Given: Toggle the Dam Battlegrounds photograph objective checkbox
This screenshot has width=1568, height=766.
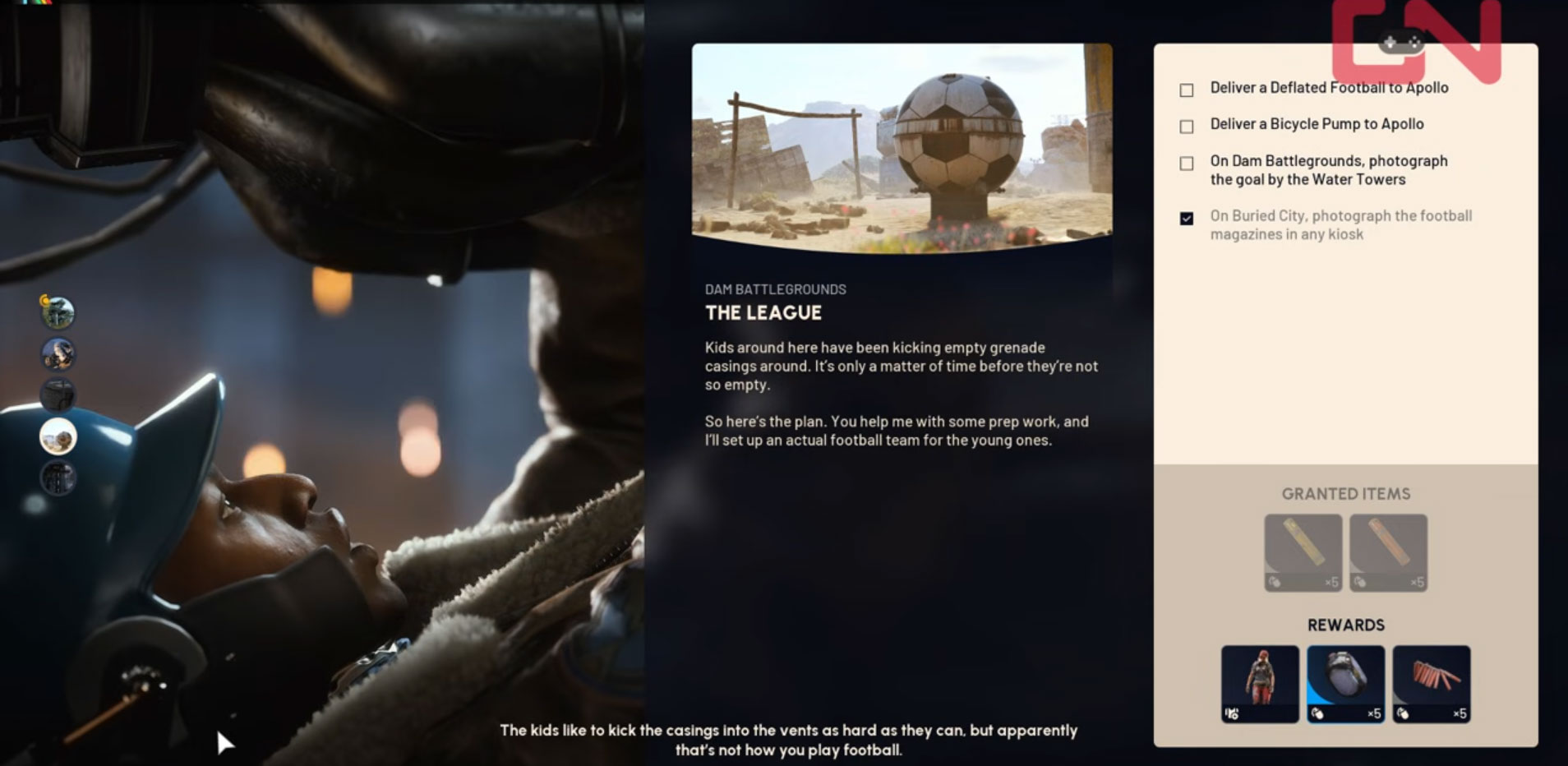Looking at the screenshot, I should pos(1187,163).
